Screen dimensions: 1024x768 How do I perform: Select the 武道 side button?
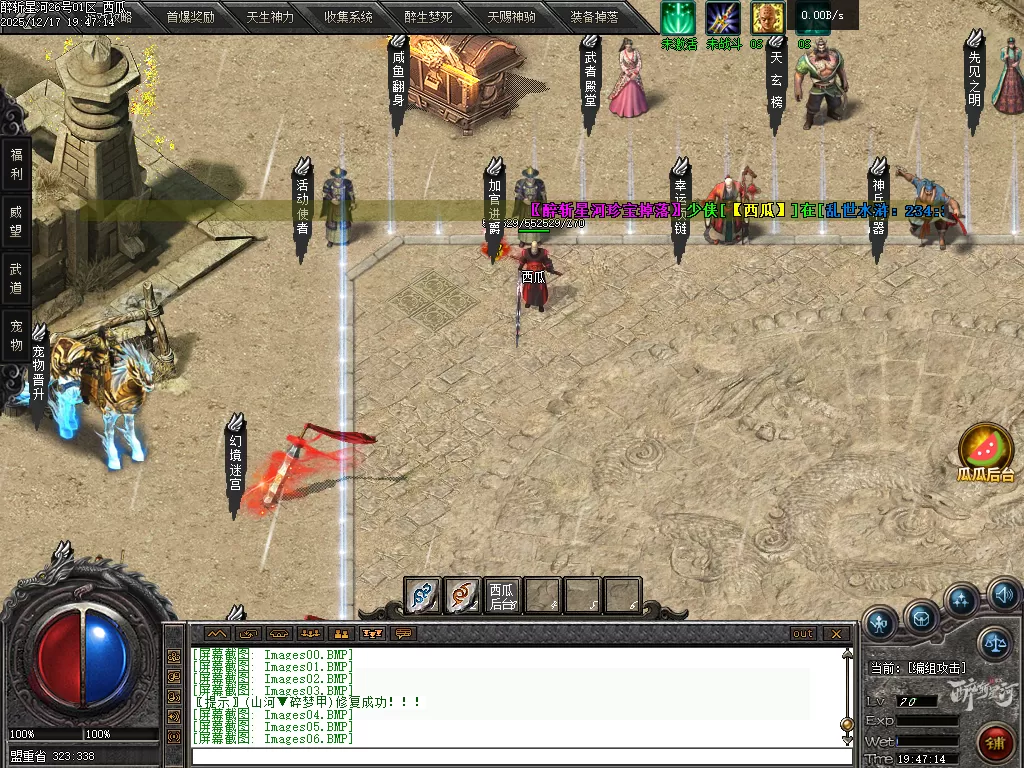click(16, 278)
